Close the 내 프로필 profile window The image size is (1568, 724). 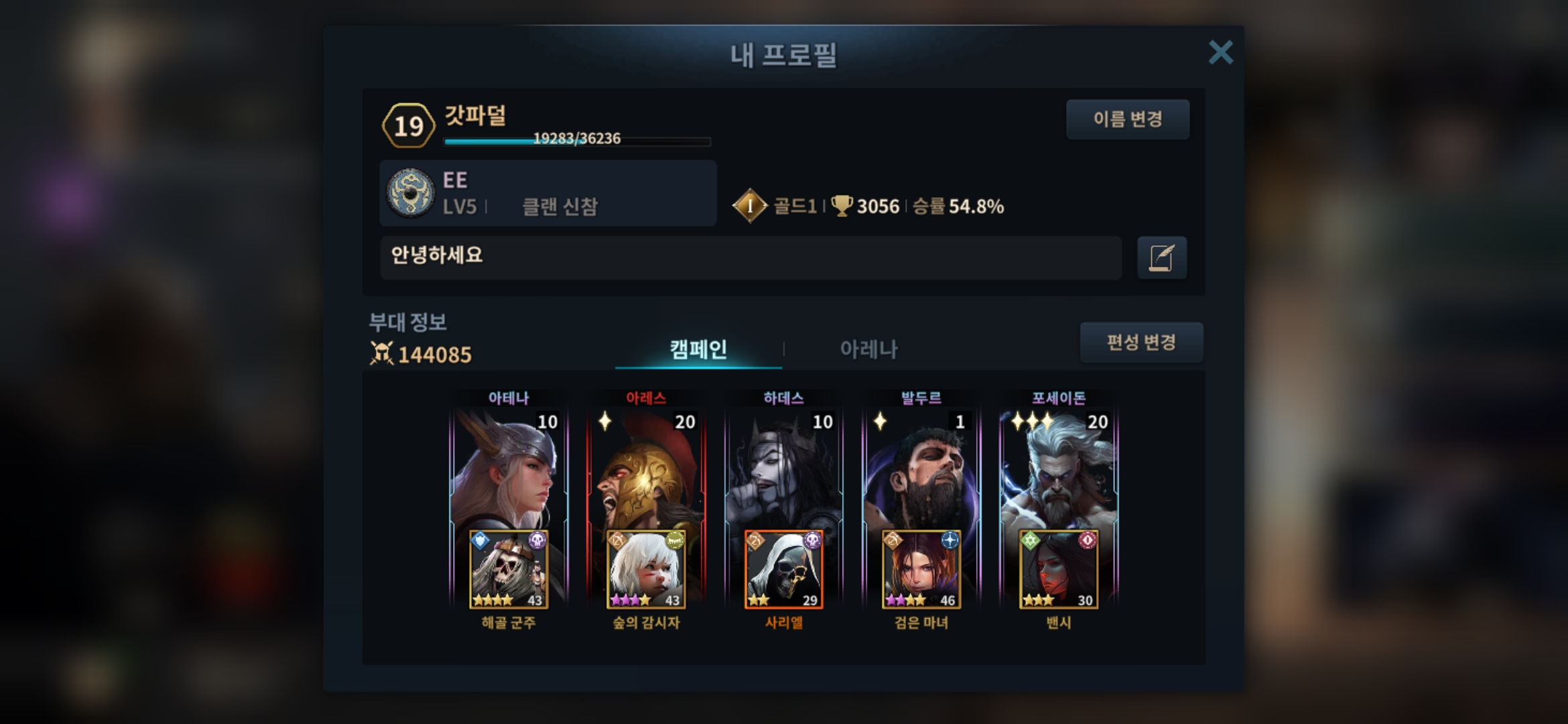click(x=1220, y=52)
